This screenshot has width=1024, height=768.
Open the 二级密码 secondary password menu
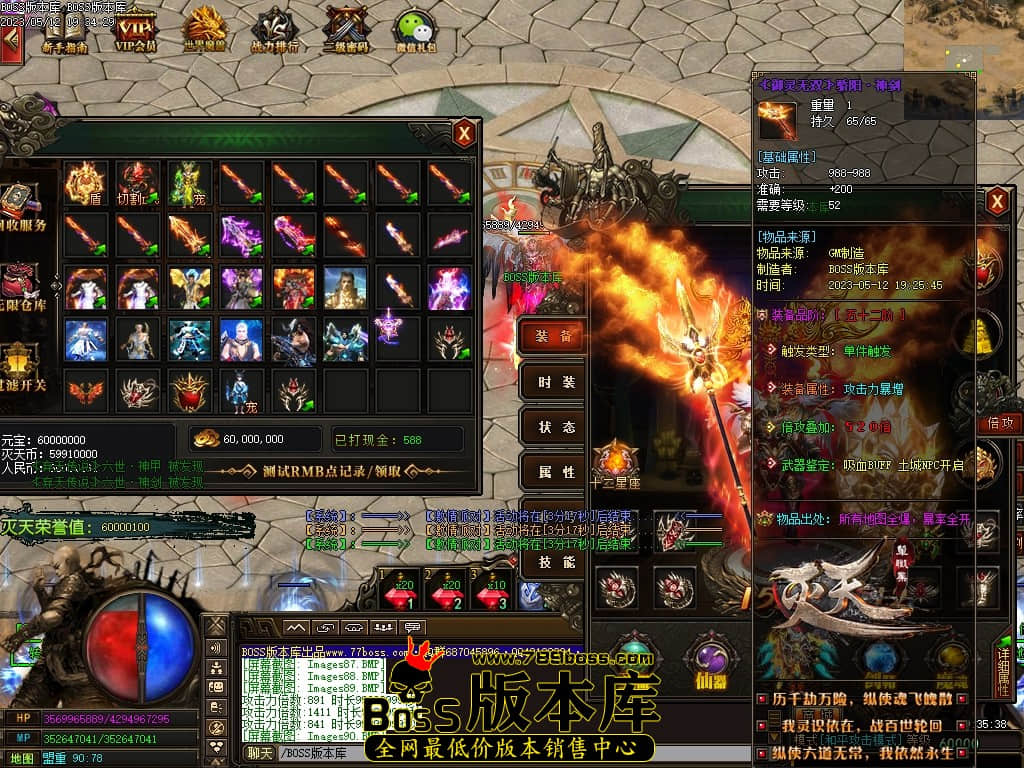347,29
